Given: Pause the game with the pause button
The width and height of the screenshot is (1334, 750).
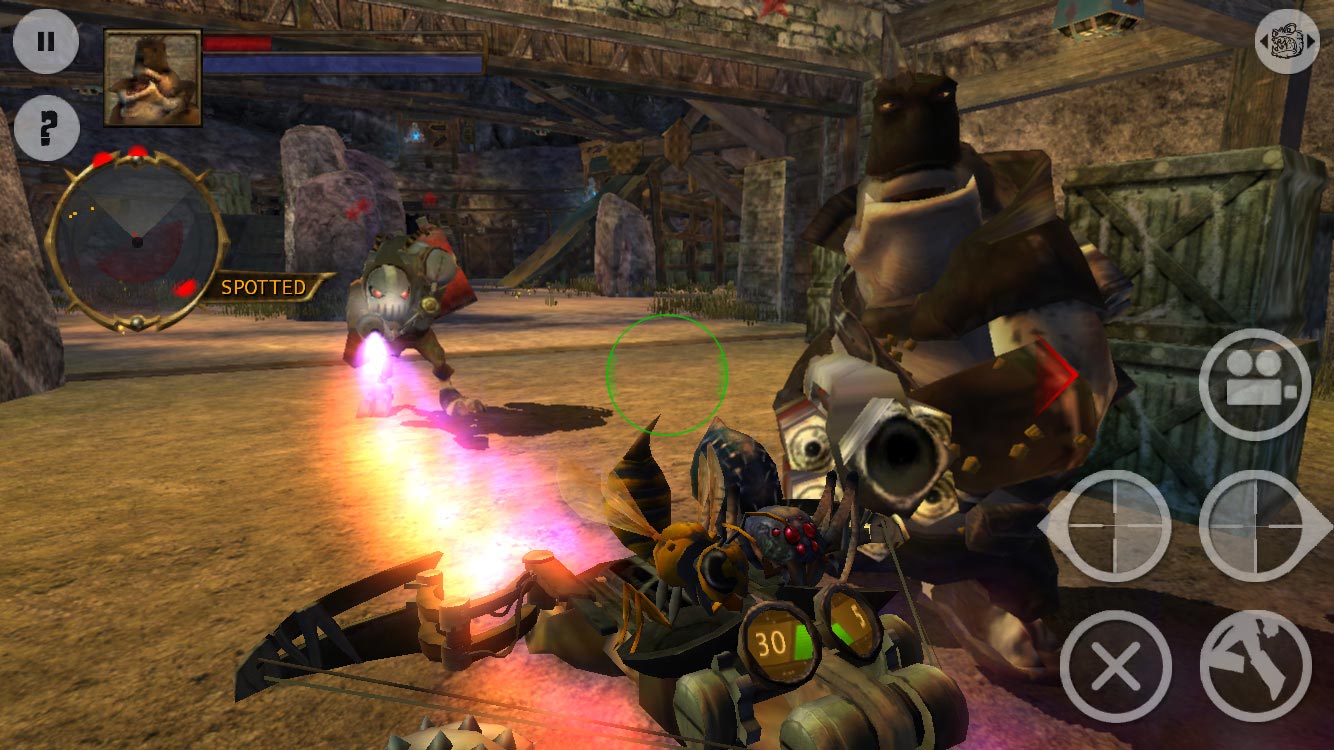Looking at the screenshot, I should click(46, 42).
